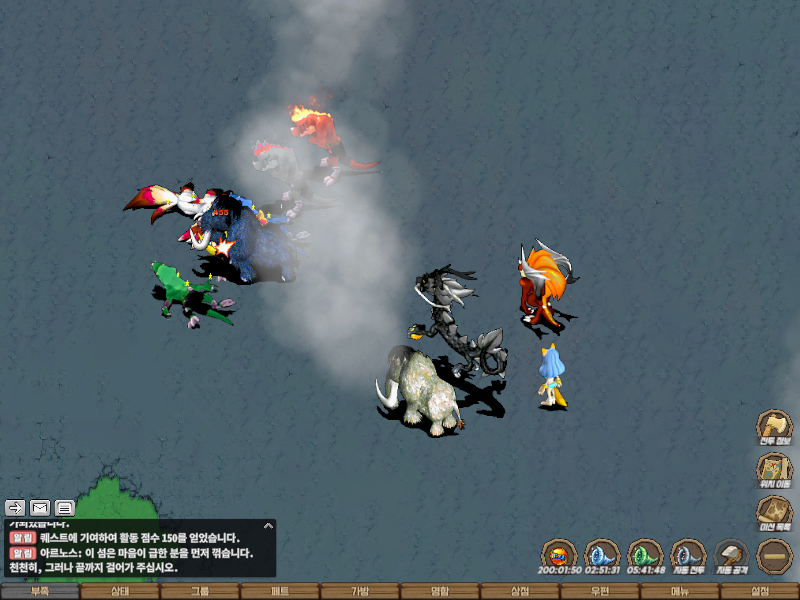Open the 그룹 group menu
Image resolution: width=800 pixels, height=600 pixels.
(x=200, y=591)
